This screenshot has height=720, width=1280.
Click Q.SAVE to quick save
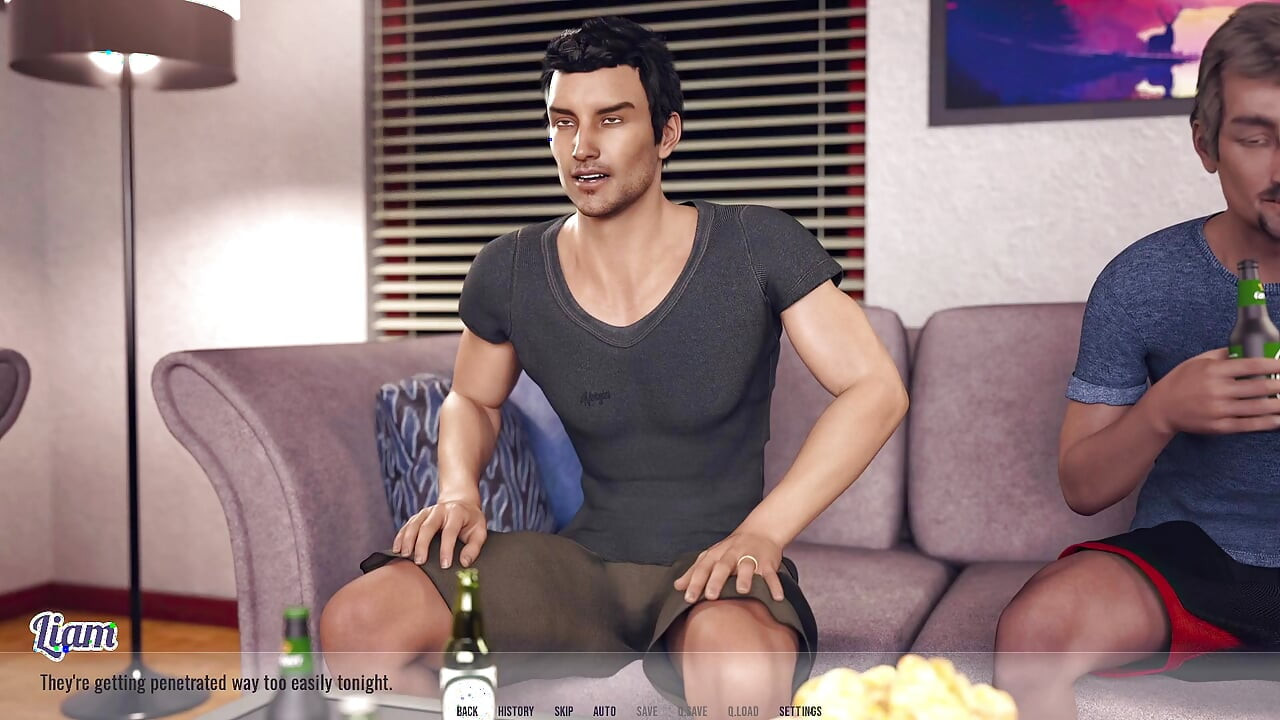point(693,711)
